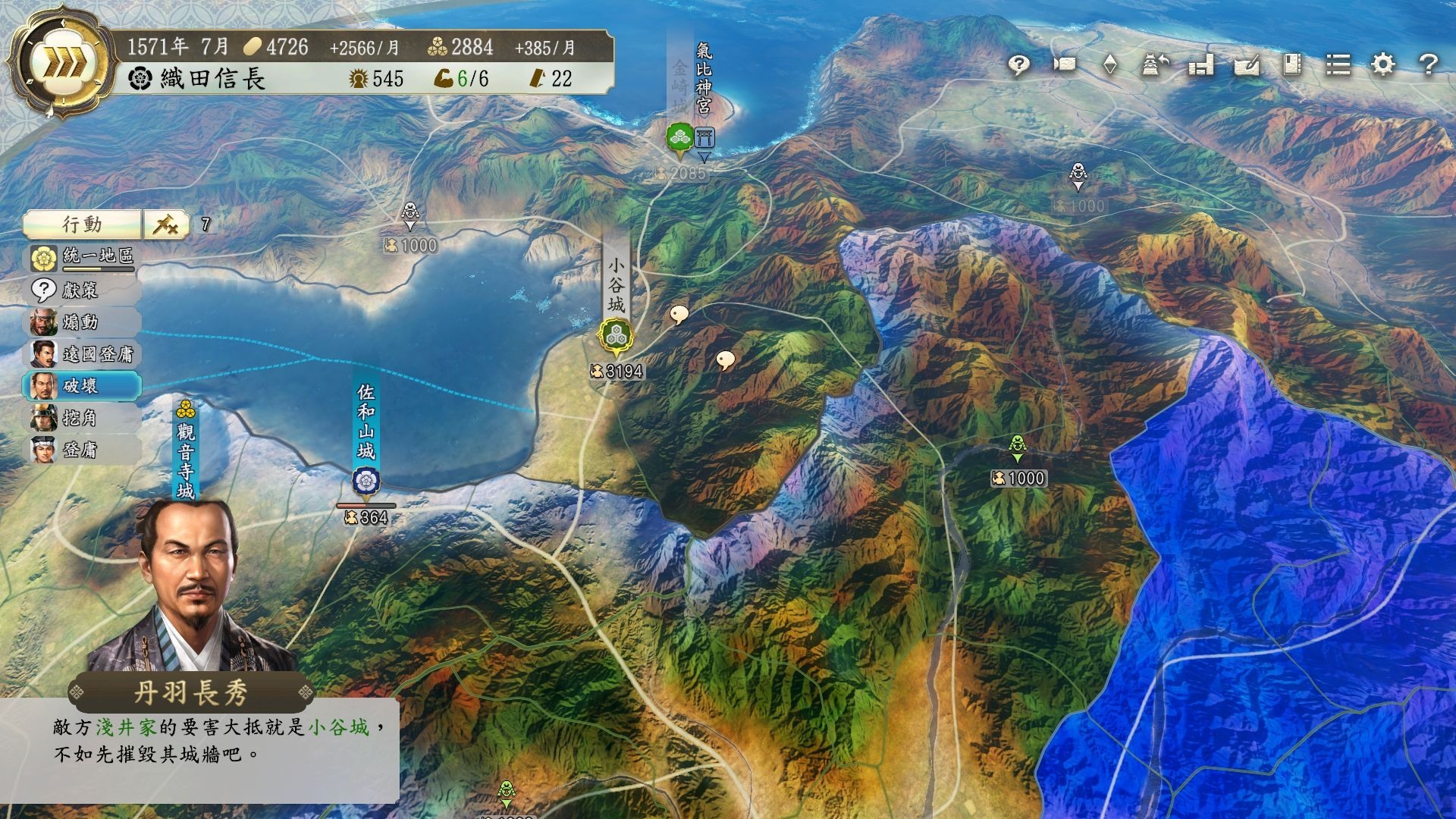Select the 統一地區 objective entry
Viewport: 1456px width, 819px height.
(83, 258)
